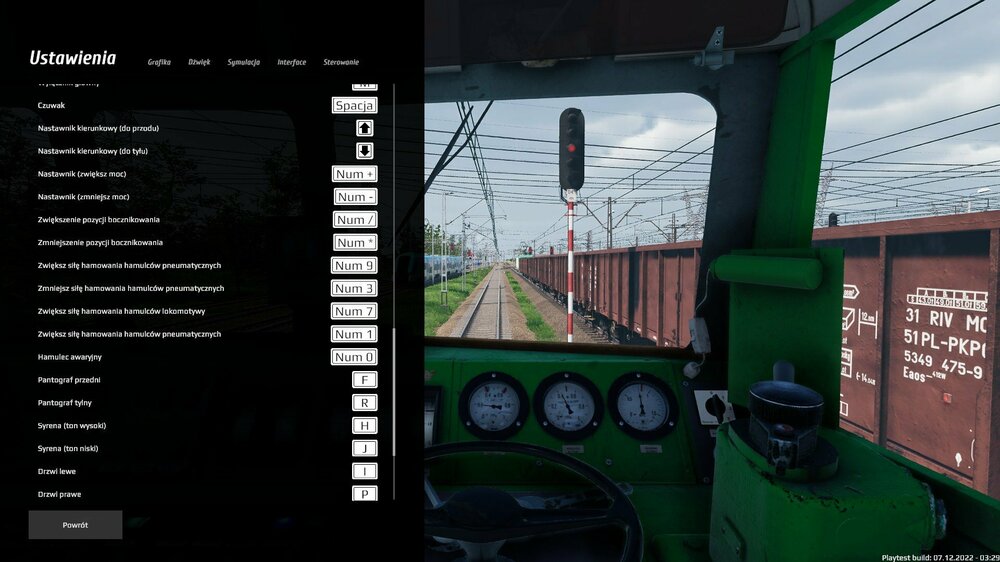1000x562 pixels.
Task: Click the Powrót button
Action: (75, 525)
